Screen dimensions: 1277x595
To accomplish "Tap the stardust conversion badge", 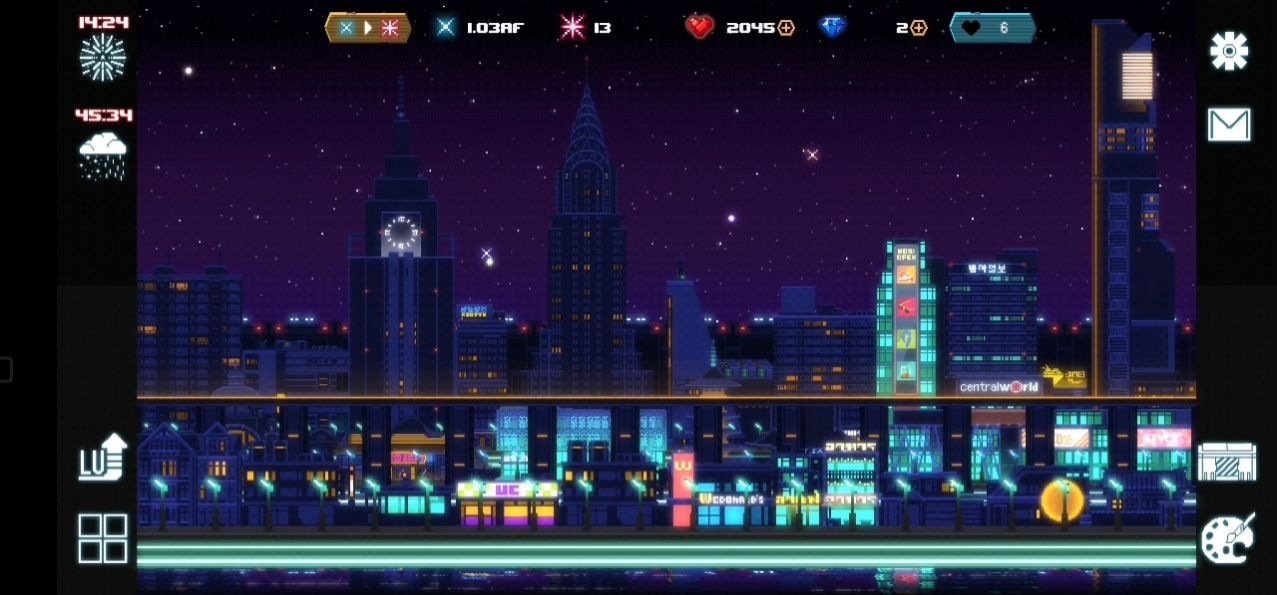I will [x=368, y=28].
